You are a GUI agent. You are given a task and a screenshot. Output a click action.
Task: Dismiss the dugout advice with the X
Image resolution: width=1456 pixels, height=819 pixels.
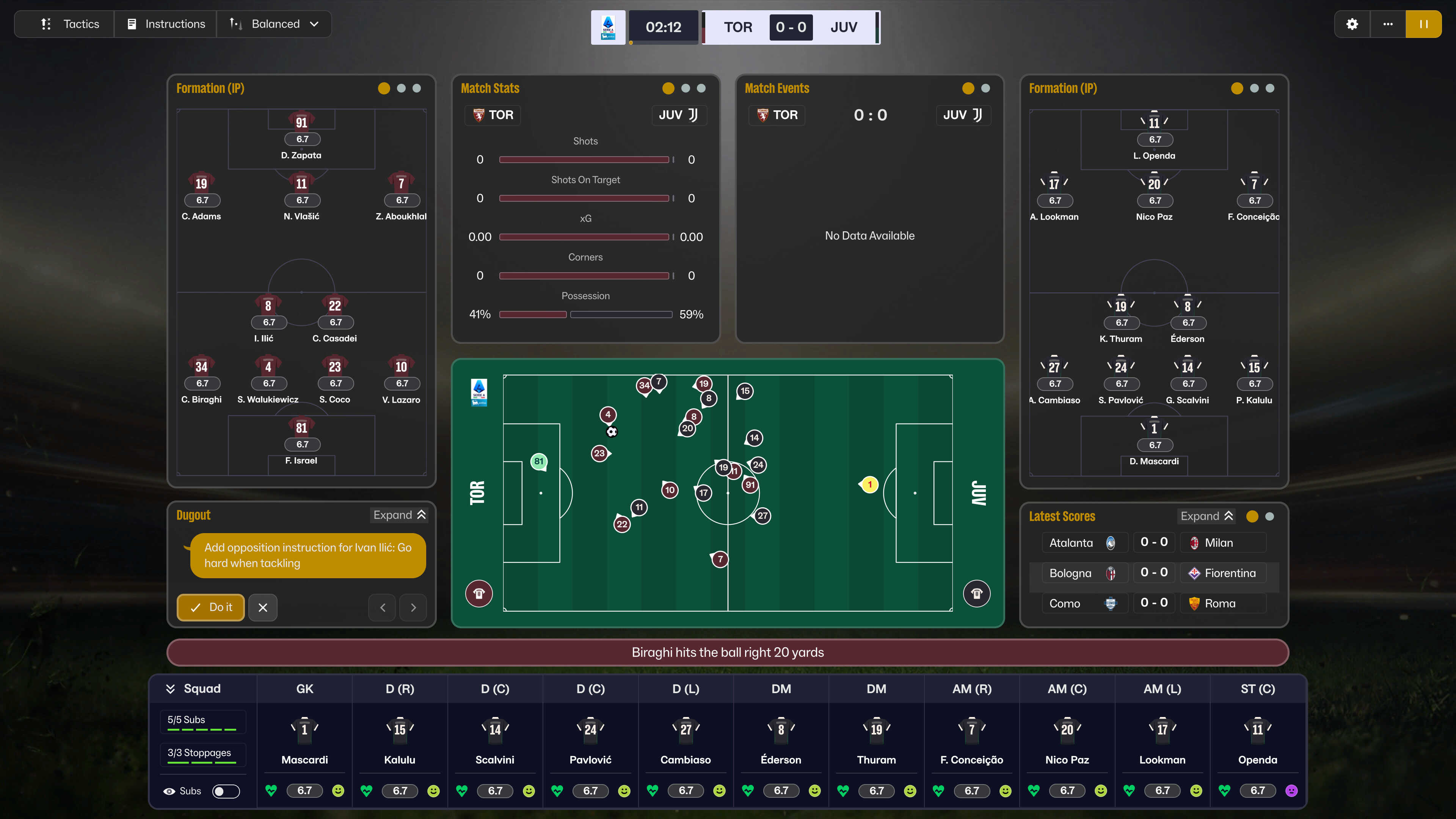point(263,607)
